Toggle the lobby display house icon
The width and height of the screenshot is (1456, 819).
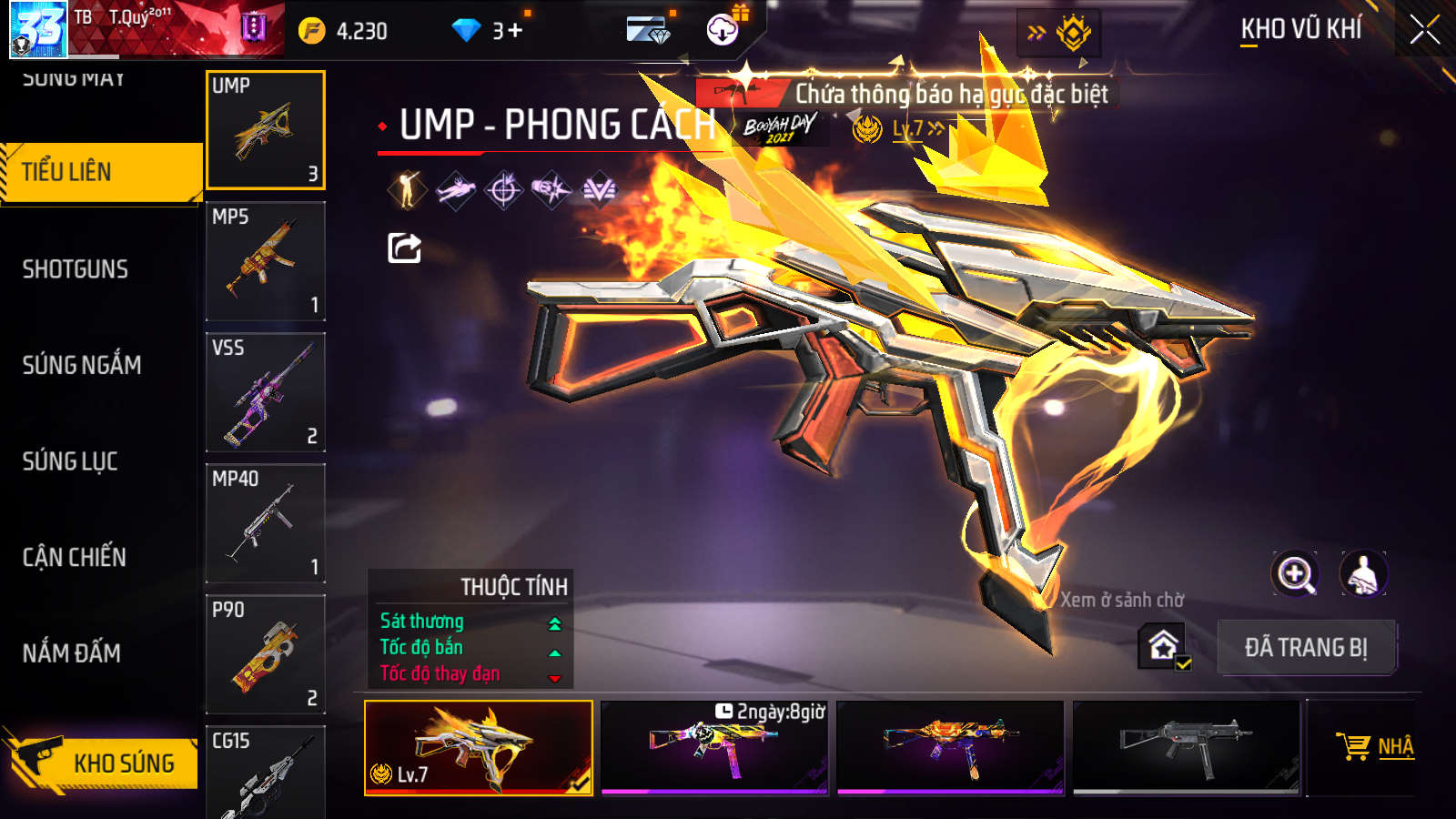click(1164, 646)
